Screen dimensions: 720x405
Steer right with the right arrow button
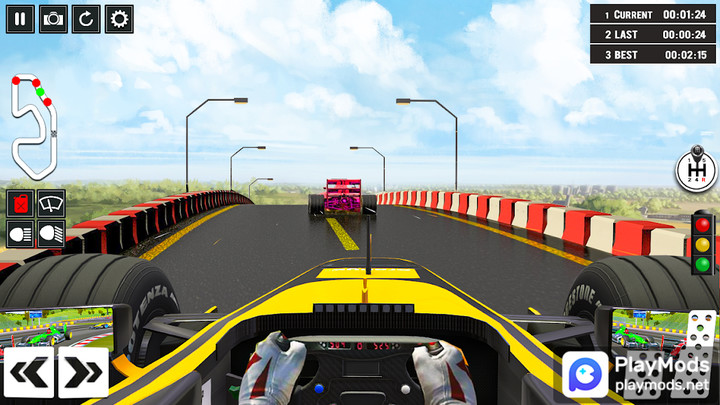[83, 372]
